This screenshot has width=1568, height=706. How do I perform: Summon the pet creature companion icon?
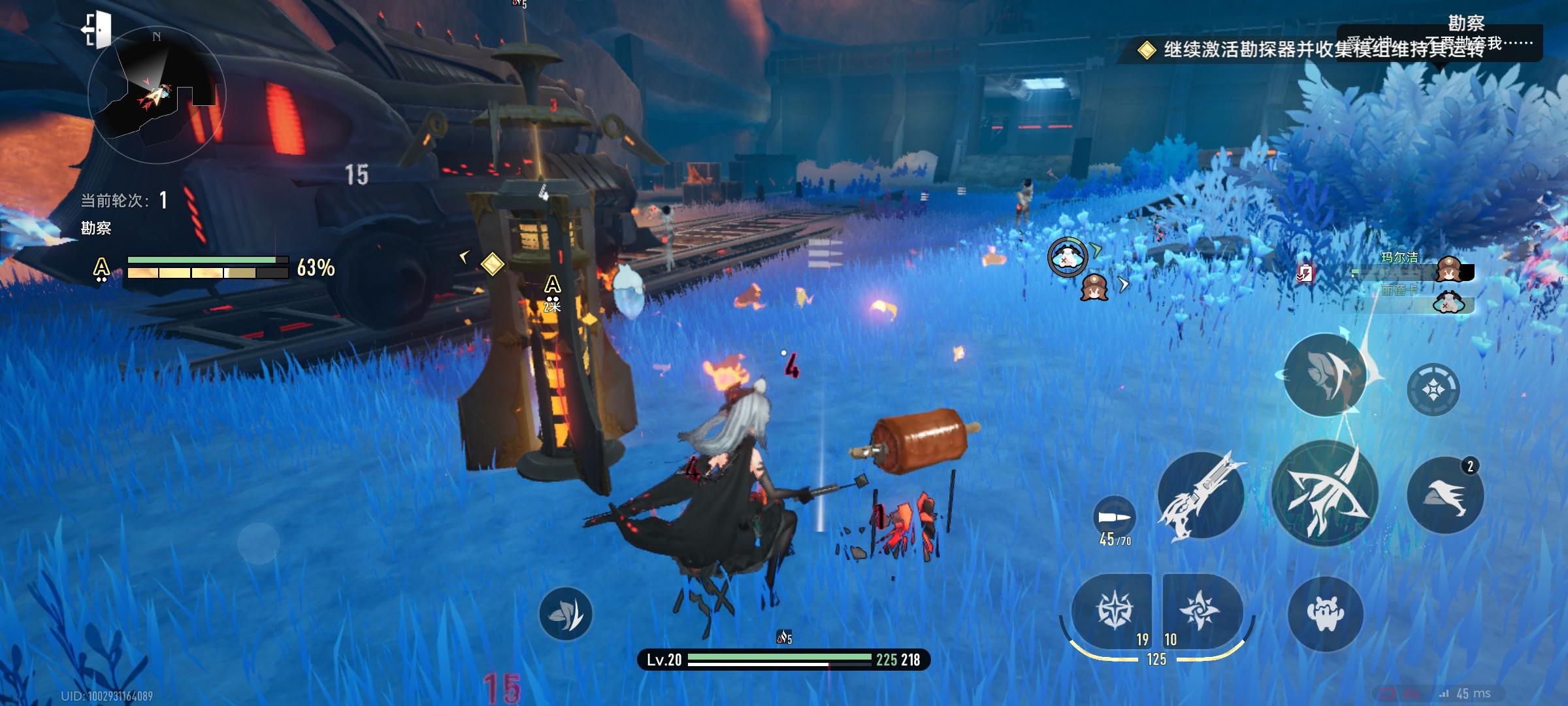coord(1325,613)
